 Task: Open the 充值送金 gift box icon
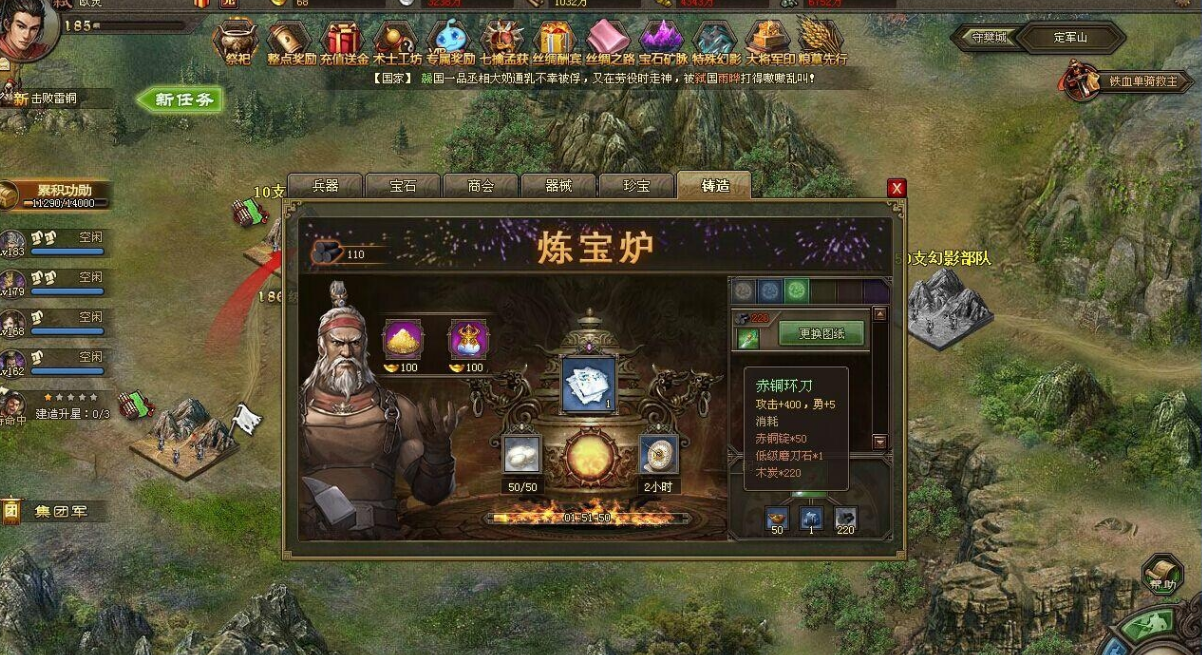(x=341, y=42)
